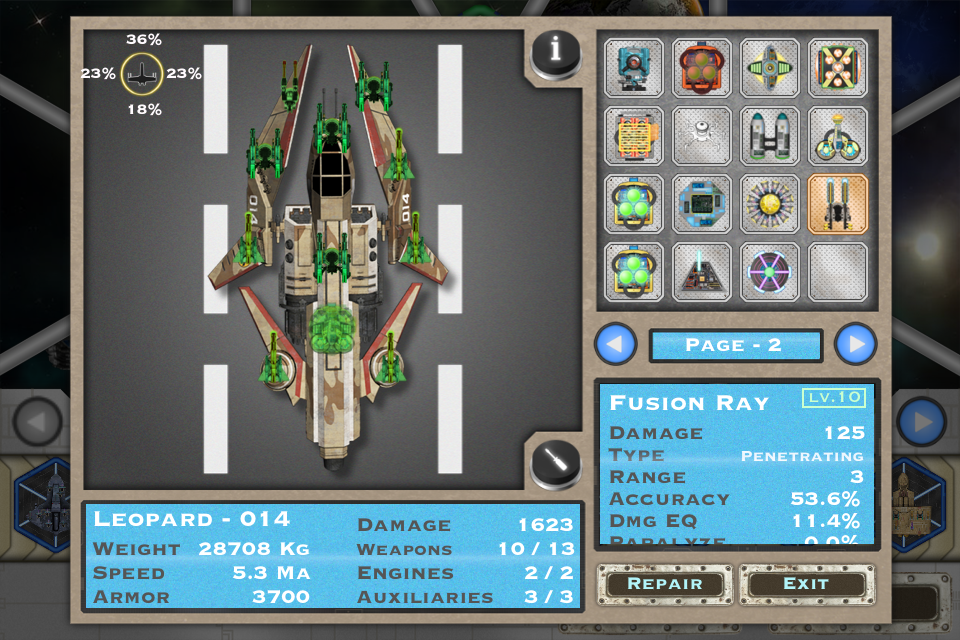Repair the Leopard-014 ship
This screenshot has height=640, width=960.
tap(664, 584)
